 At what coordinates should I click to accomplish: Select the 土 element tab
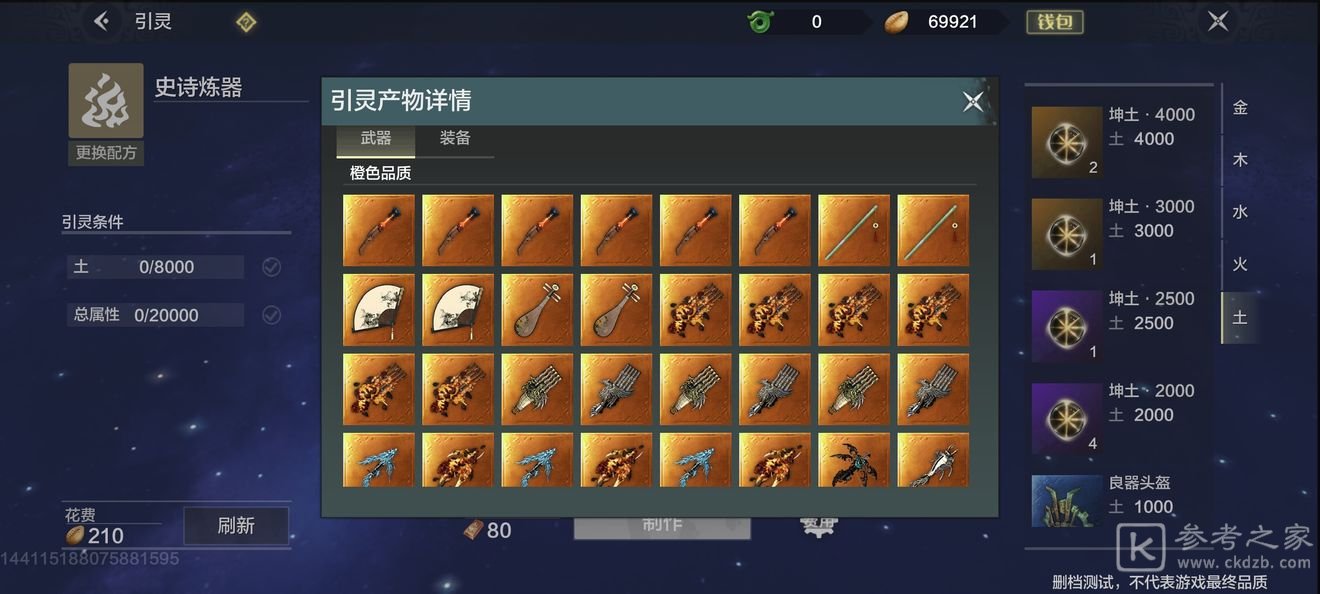(1240, 318)
